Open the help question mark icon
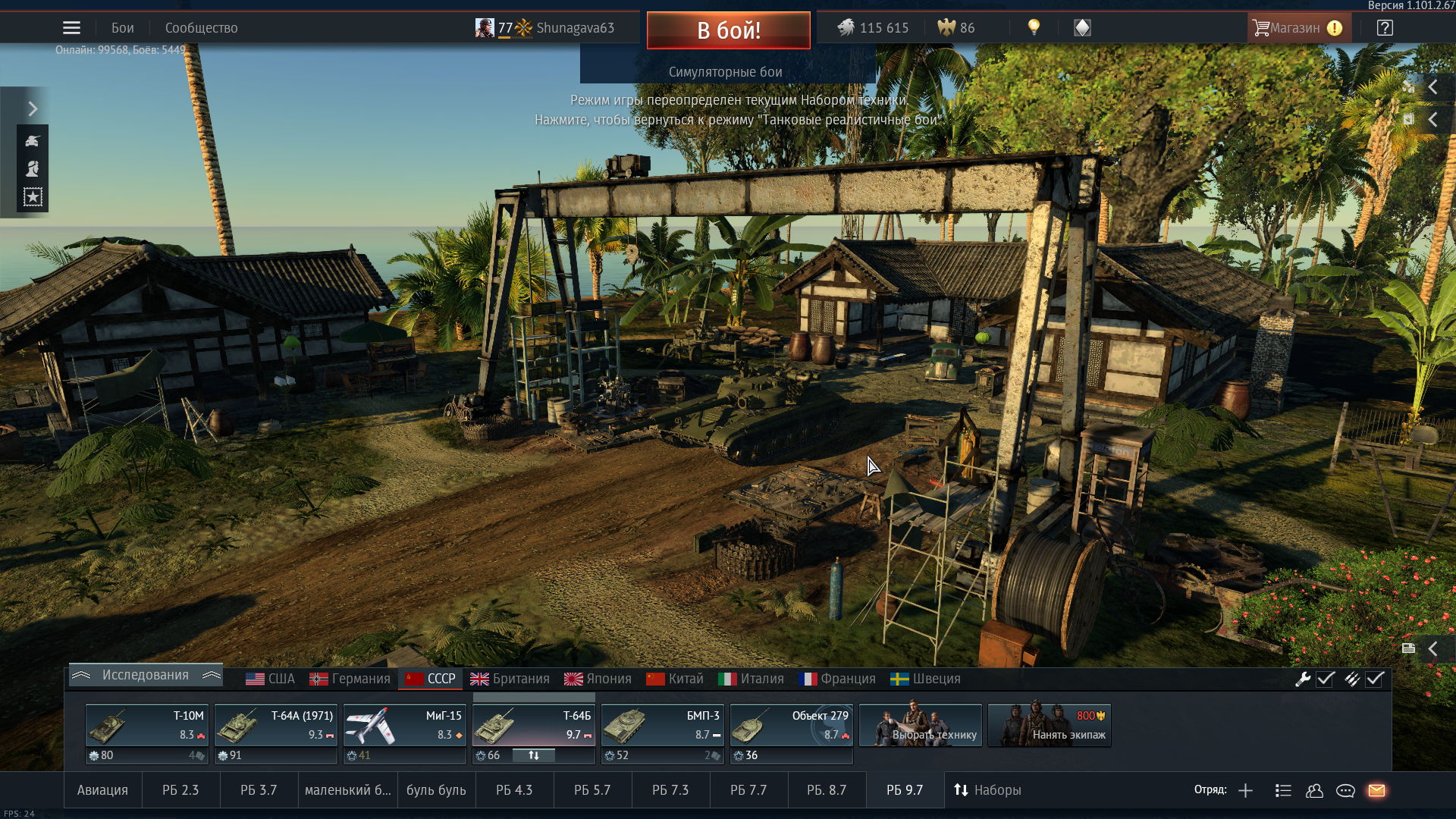Screen dimensions: 1456x819 pyautogui.click(x=1385, y=28)
